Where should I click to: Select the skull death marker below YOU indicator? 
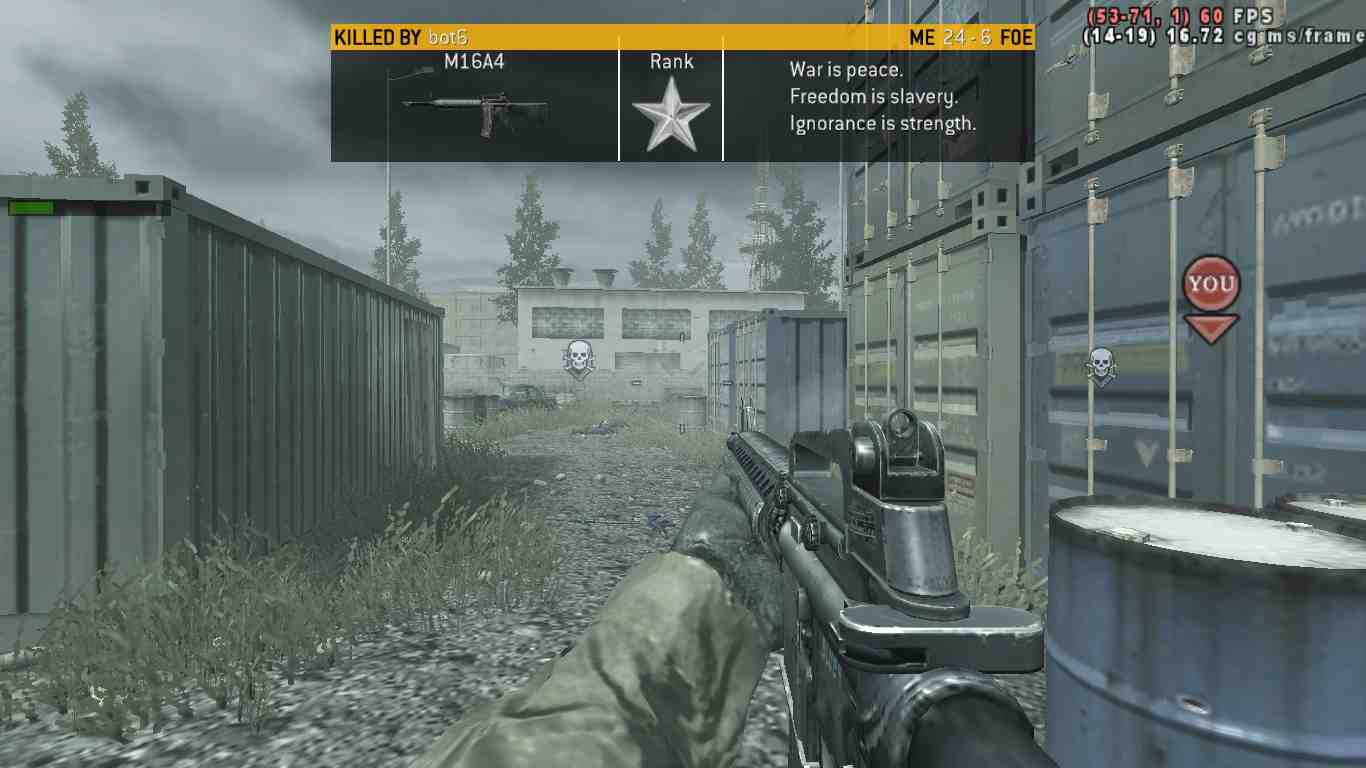1101,366
